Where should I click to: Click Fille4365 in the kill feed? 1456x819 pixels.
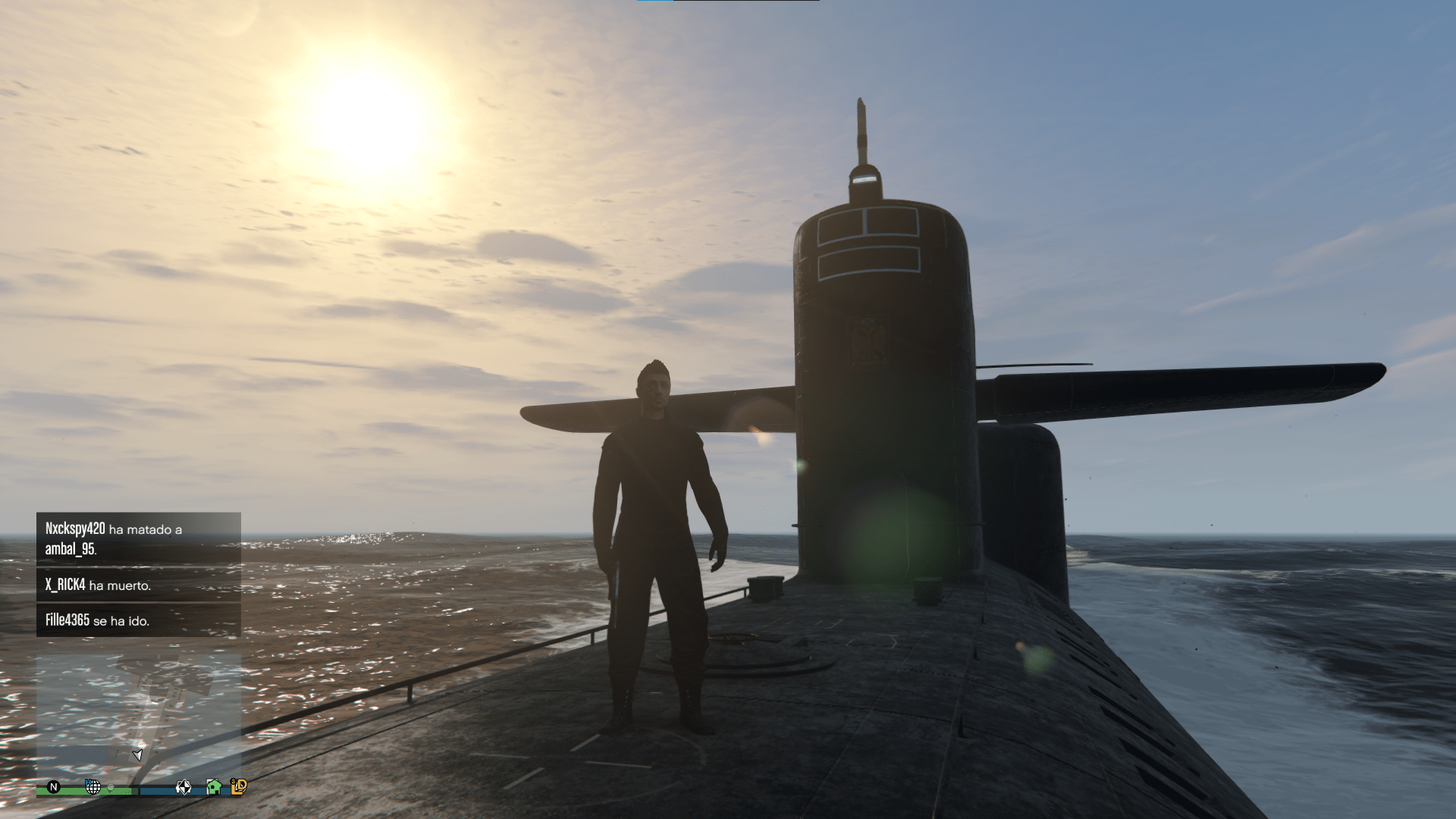tap(67, 620)
